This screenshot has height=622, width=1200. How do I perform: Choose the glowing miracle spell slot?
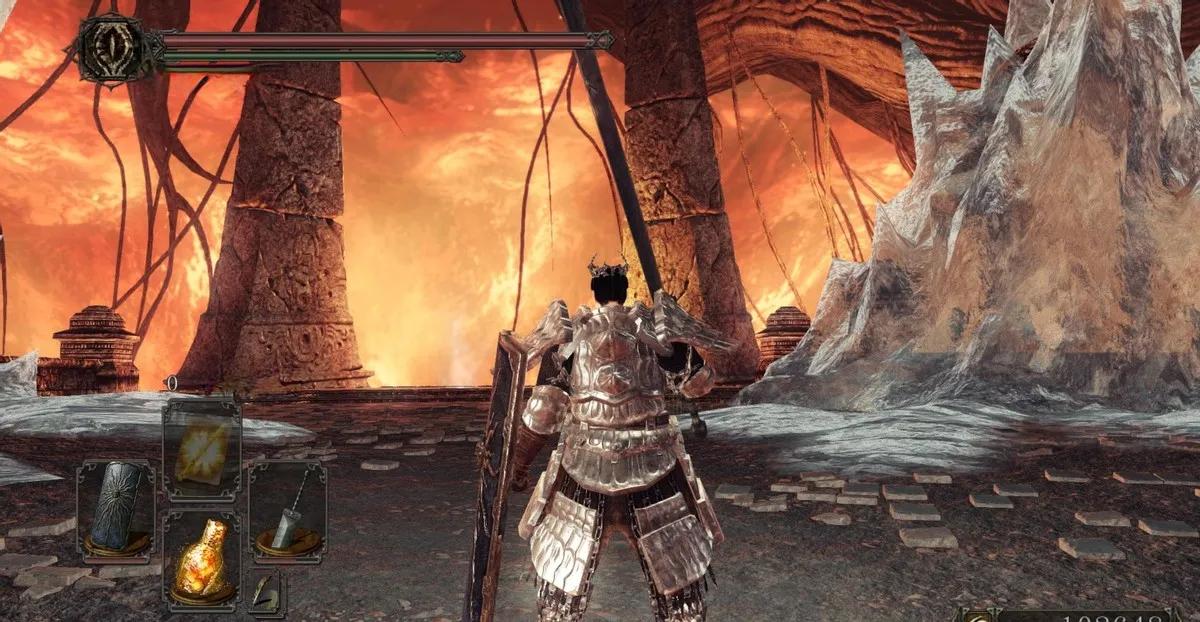tap(201, 450)
